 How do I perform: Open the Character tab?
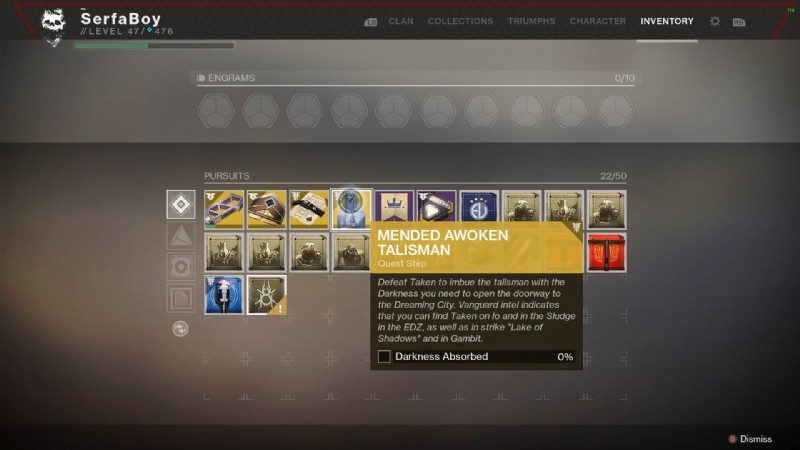pos(598,21)
